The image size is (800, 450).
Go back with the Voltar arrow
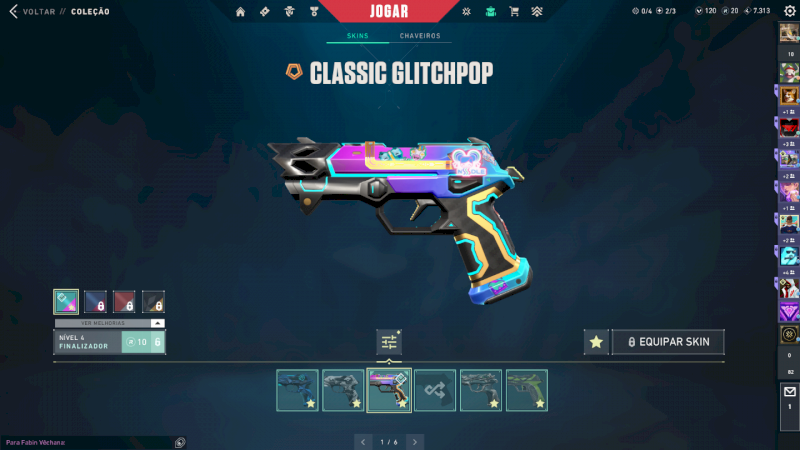14,12
